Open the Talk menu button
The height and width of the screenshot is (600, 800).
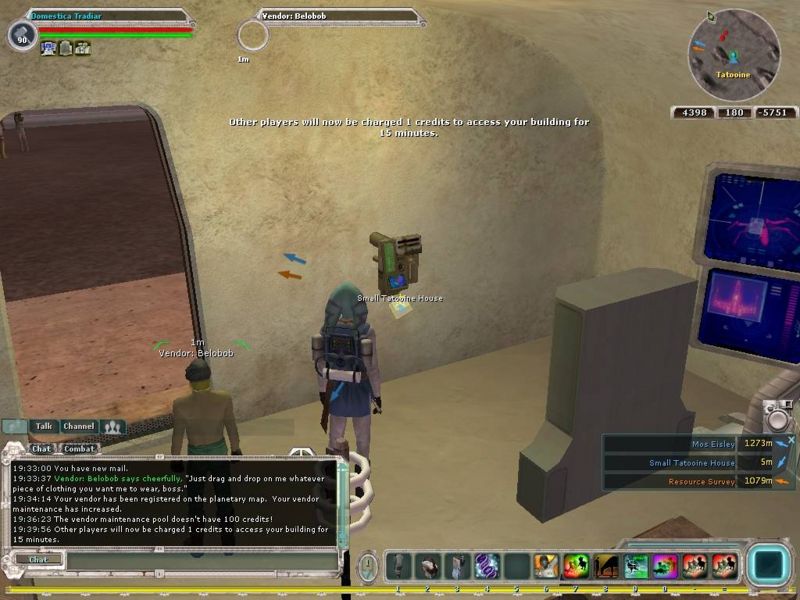click(43, 426)
